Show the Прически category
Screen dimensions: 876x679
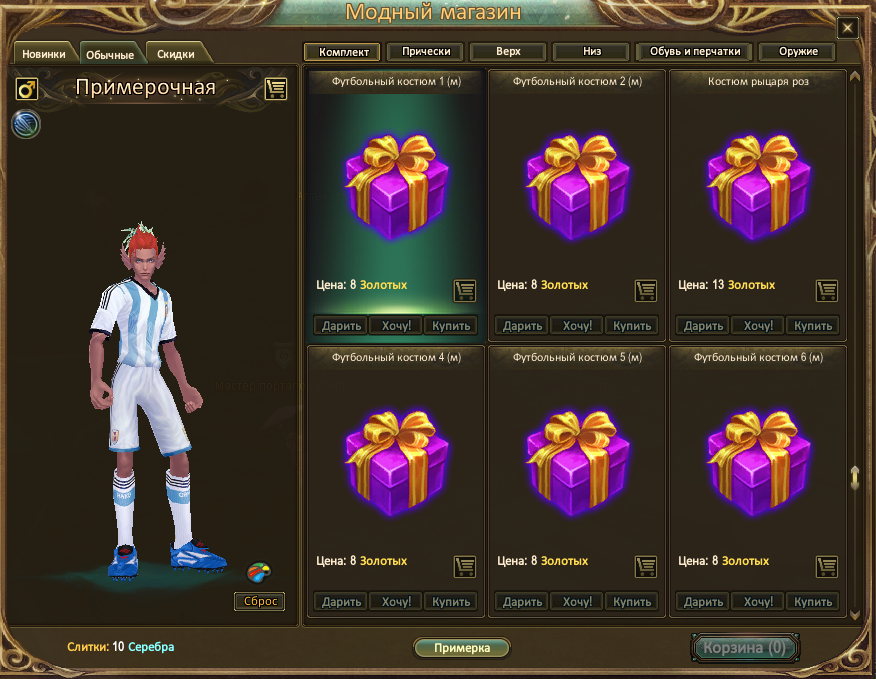pyautogui.click(x=426, y=52)
